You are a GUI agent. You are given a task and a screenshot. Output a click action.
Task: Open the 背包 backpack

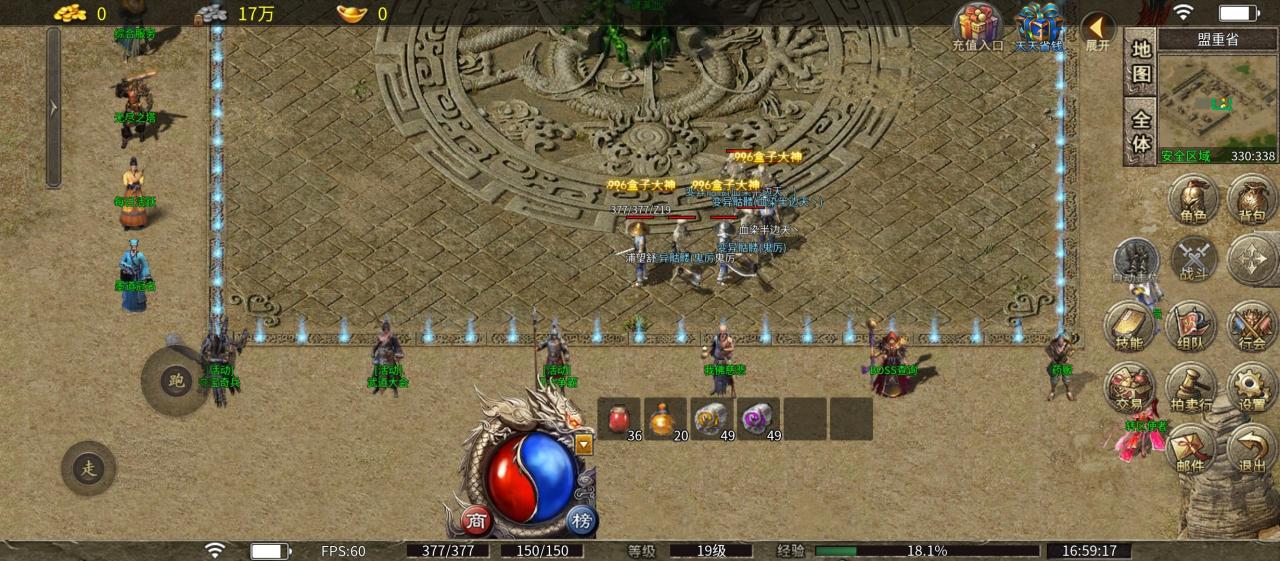point(1251,198)
